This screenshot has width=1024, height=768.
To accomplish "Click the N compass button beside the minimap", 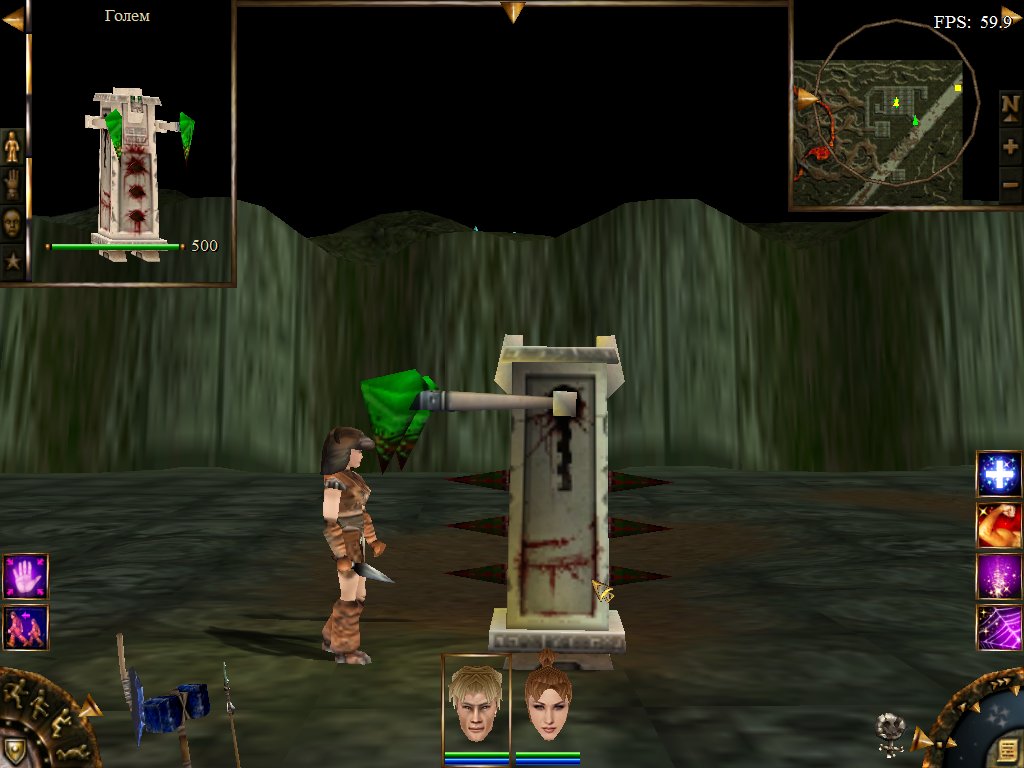I will pos(1010,106).
